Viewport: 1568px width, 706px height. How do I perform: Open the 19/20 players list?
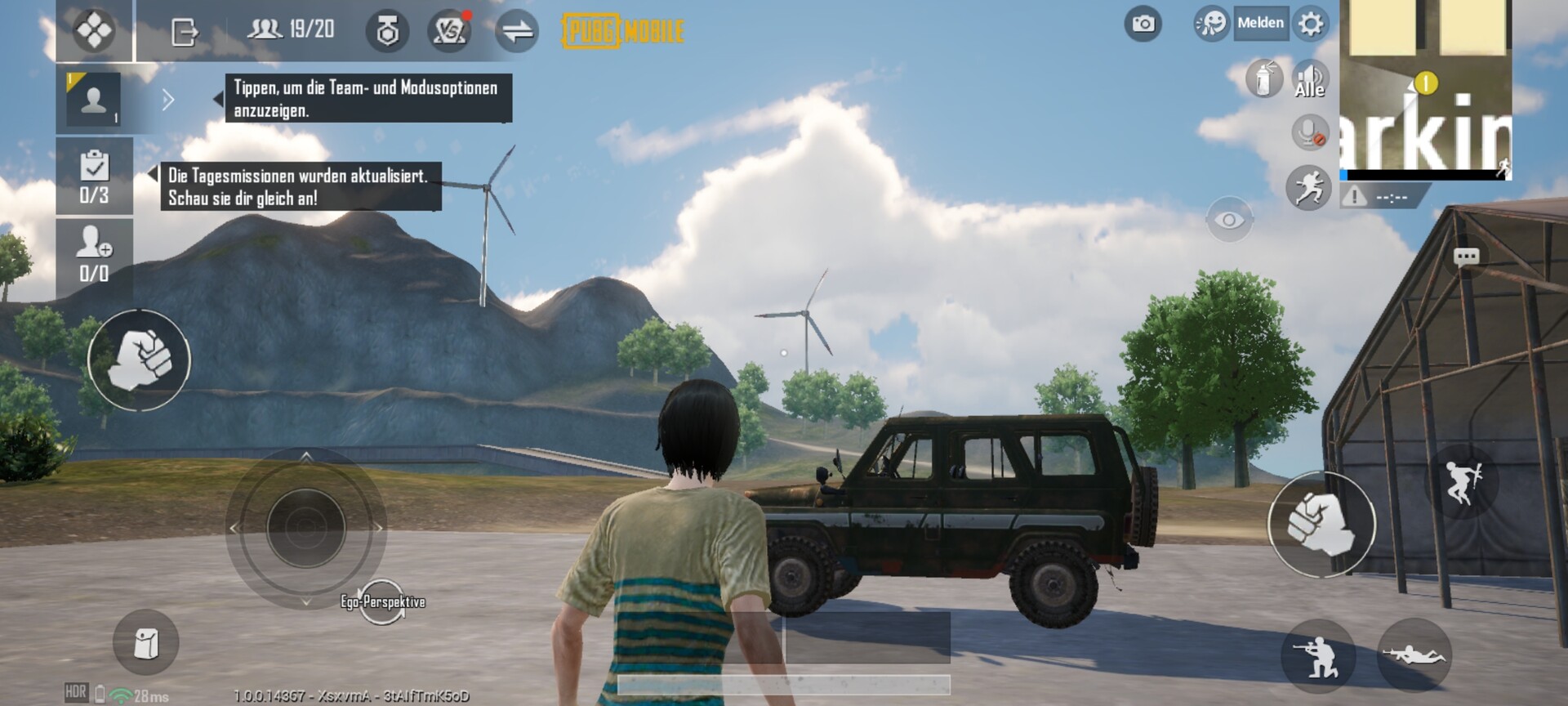click(x=291, y=30)
